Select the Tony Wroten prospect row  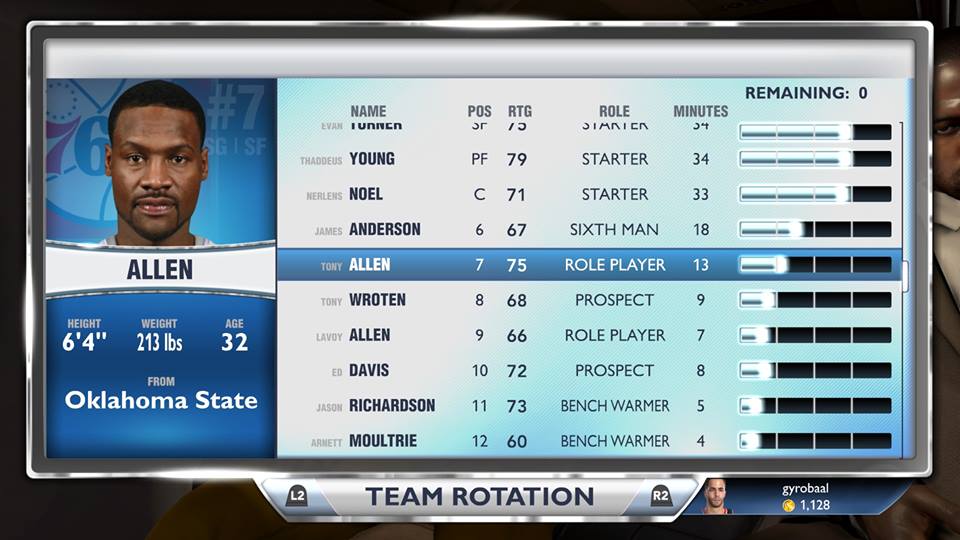click(590, 300)
